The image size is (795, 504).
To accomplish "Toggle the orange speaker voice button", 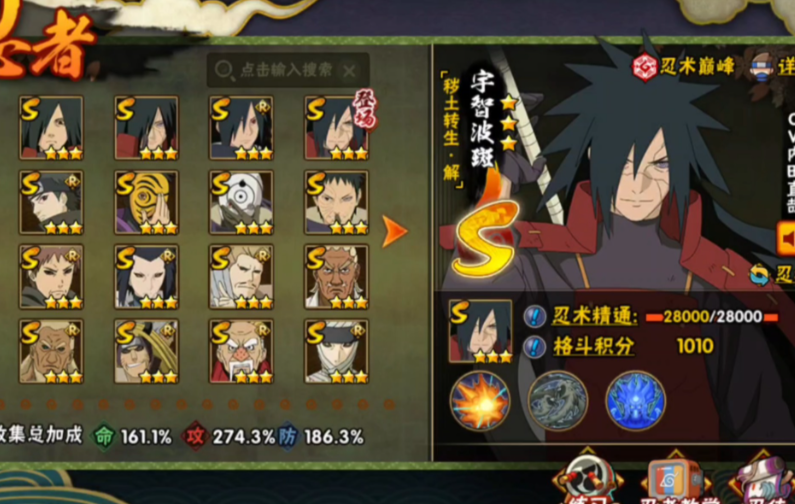I will click(786, 238).
